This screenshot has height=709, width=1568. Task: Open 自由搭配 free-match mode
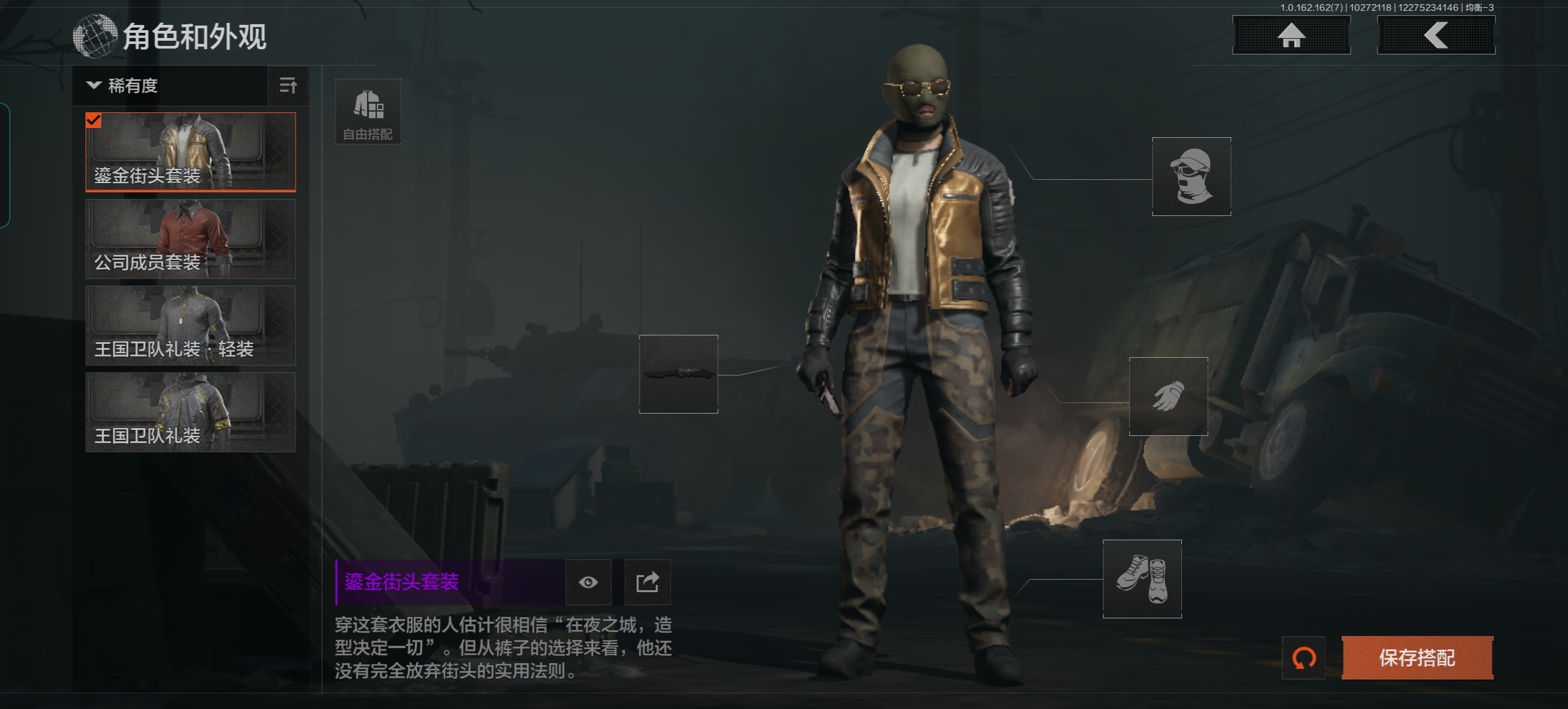(368, 112)
